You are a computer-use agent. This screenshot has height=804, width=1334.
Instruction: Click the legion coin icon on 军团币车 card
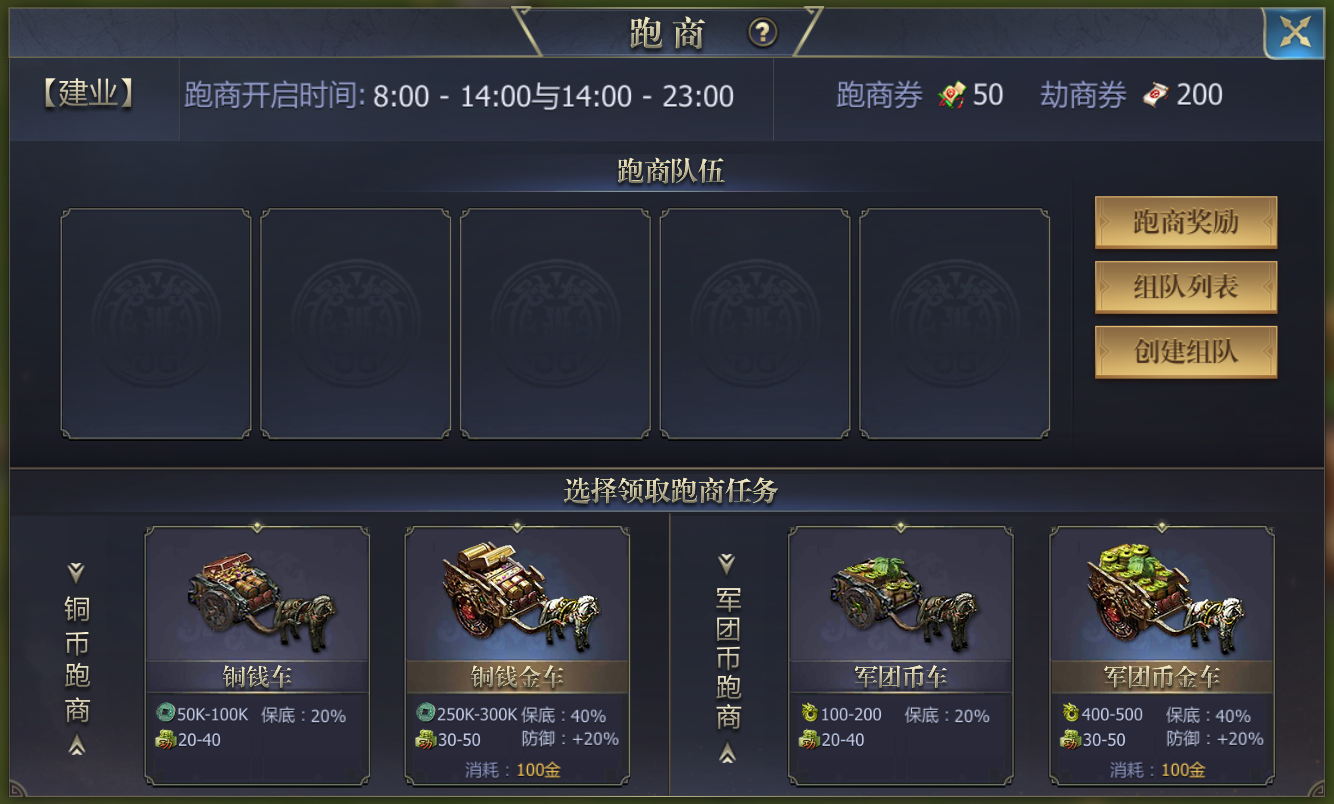click(x=810, y=713)
